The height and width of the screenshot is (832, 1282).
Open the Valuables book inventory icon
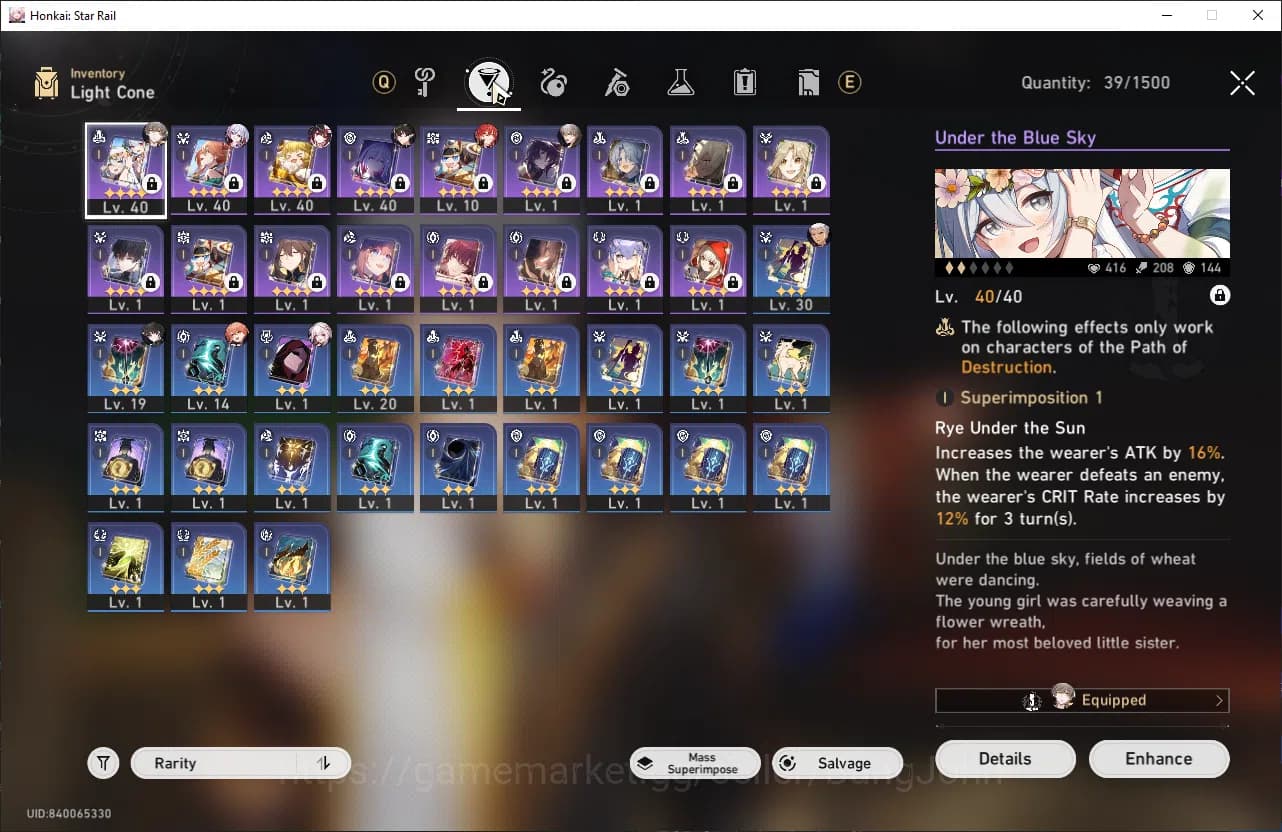tap(808, 83)
